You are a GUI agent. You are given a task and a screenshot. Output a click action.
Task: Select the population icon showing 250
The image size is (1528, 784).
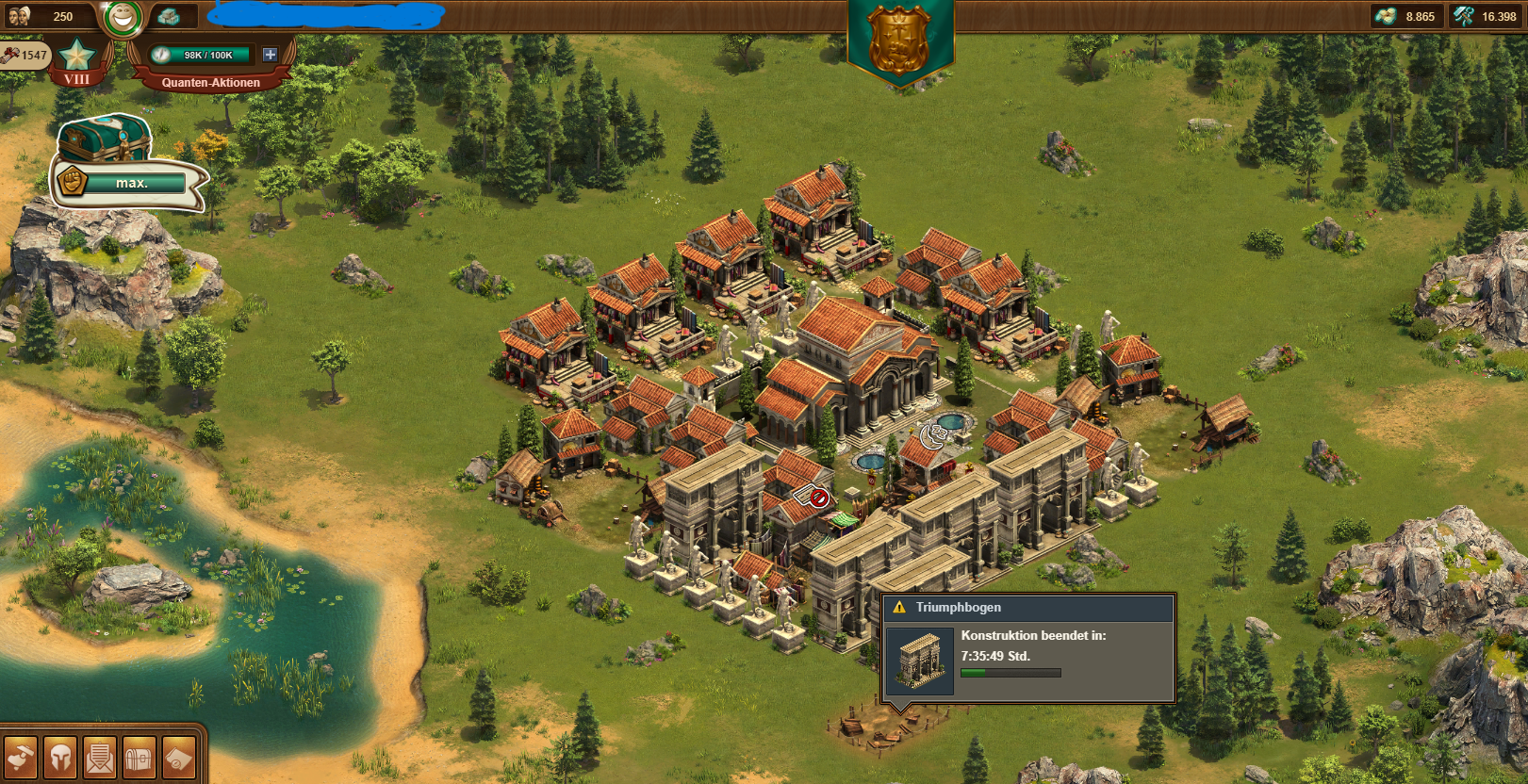[x=21, y=16]
